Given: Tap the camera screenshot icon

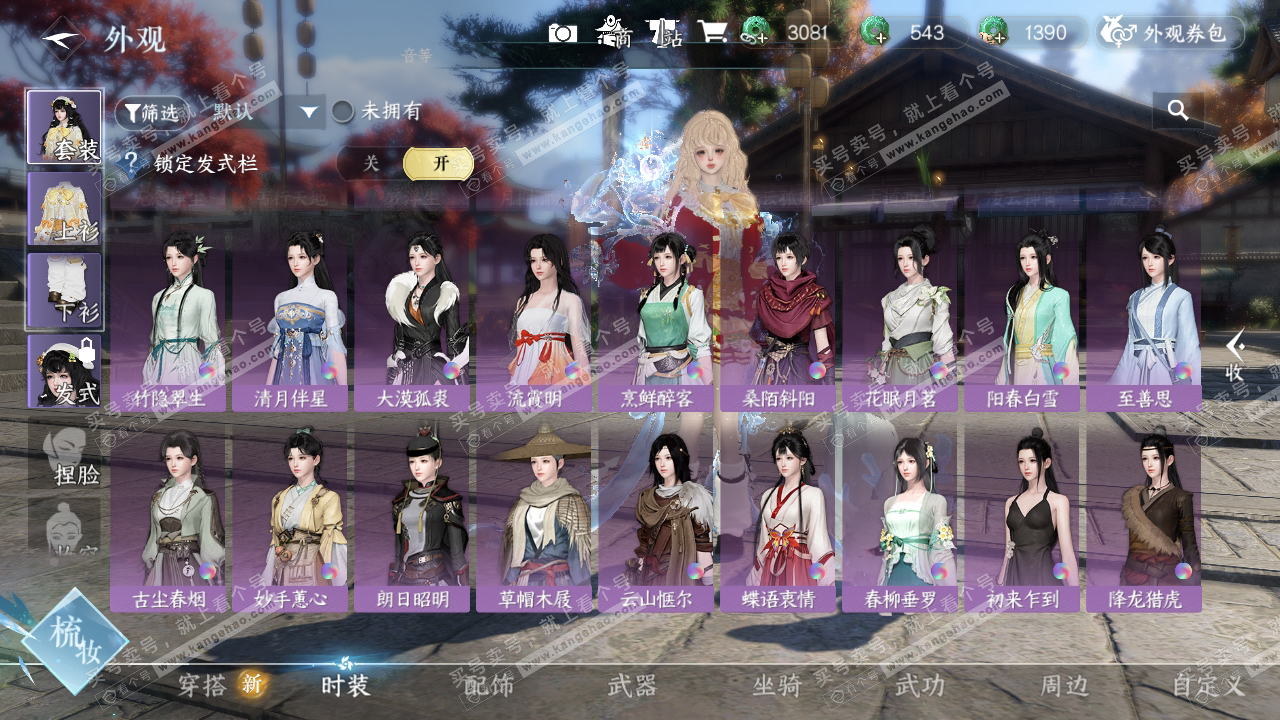Looking at the screenshot, I should coord(563,33).
